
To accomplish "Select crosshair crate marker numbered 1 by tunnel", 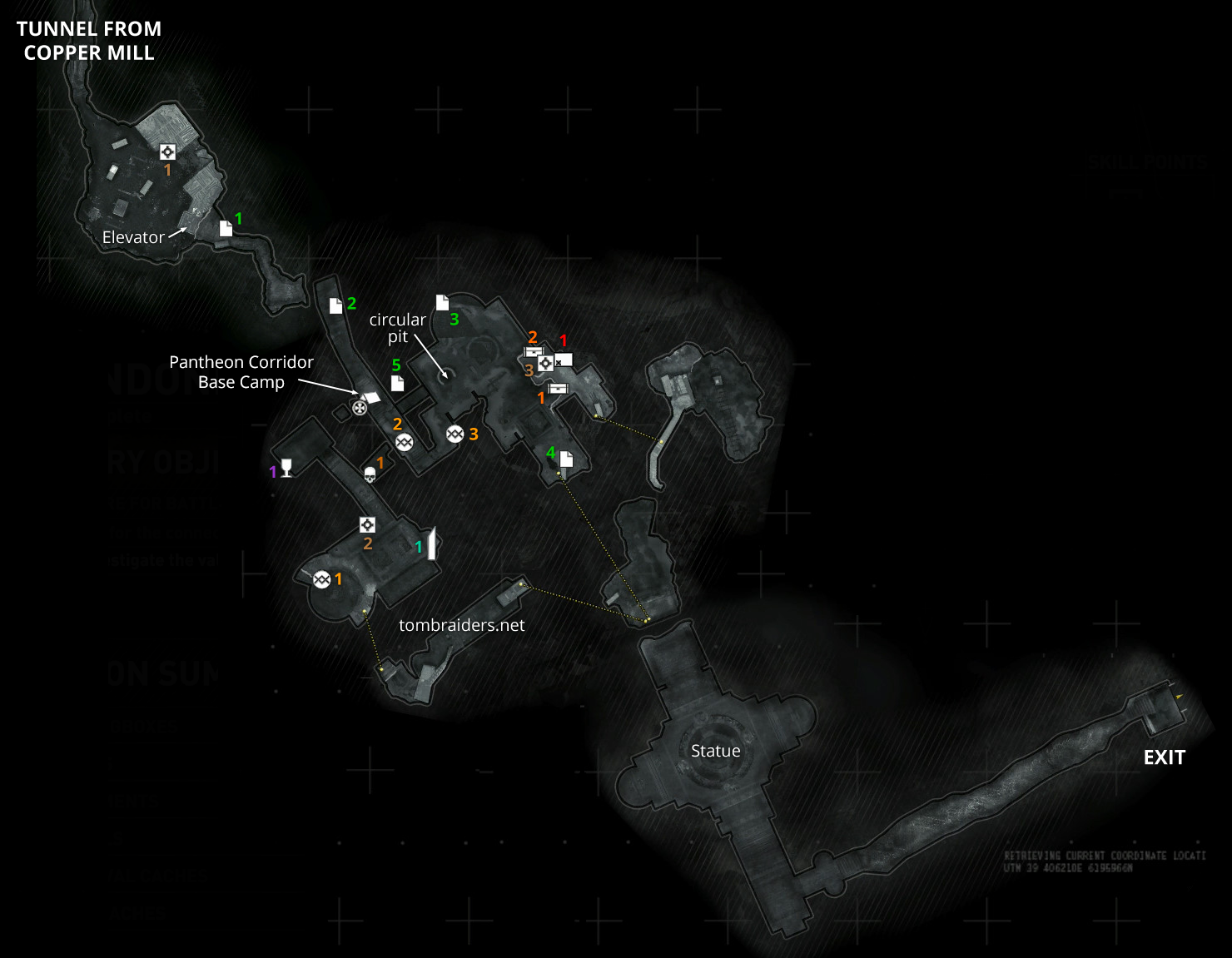I will click(x=167, y=151).
